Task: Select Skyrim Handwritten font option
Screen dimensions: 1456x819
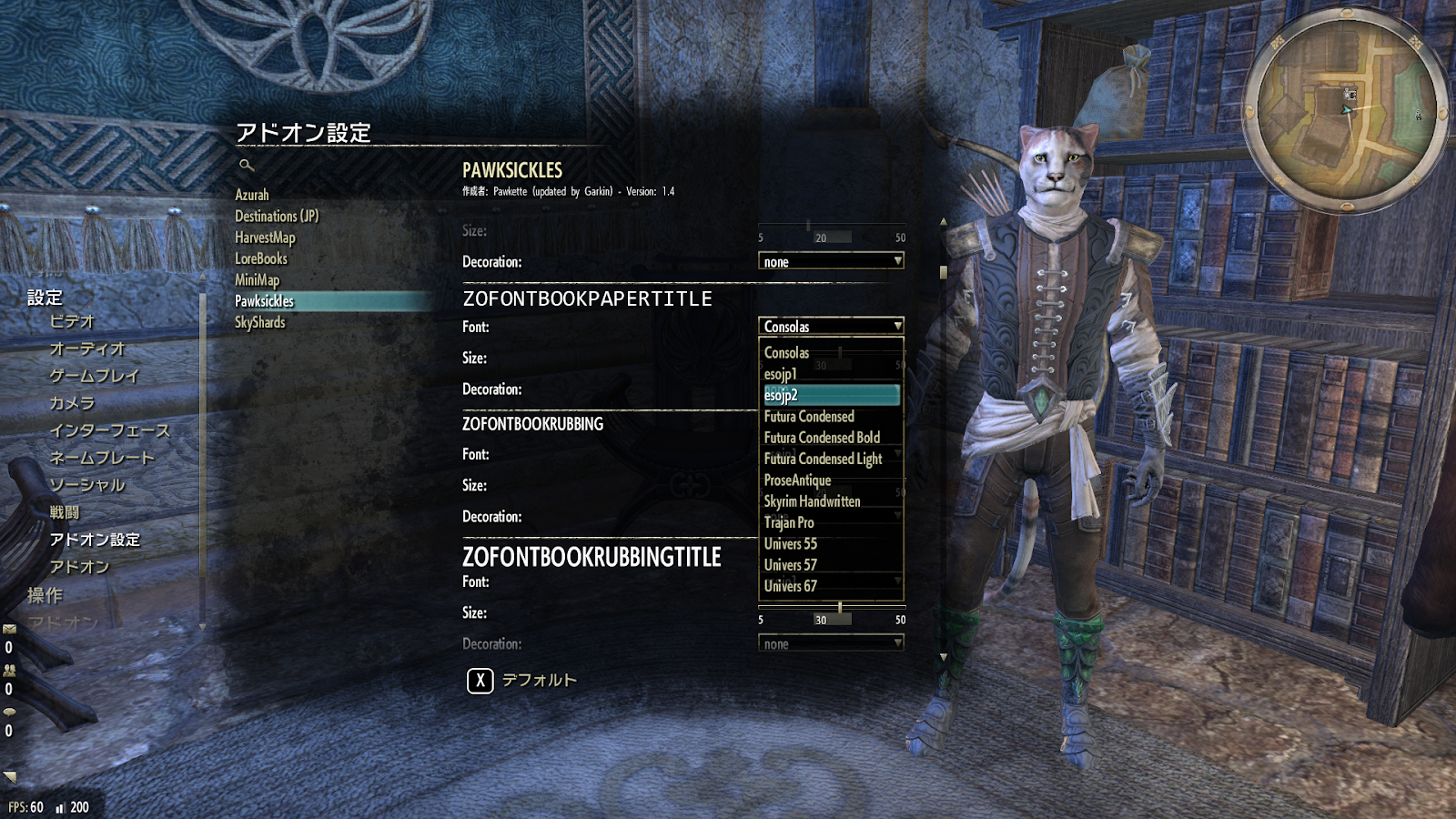Action: click(x=812, y=501)
